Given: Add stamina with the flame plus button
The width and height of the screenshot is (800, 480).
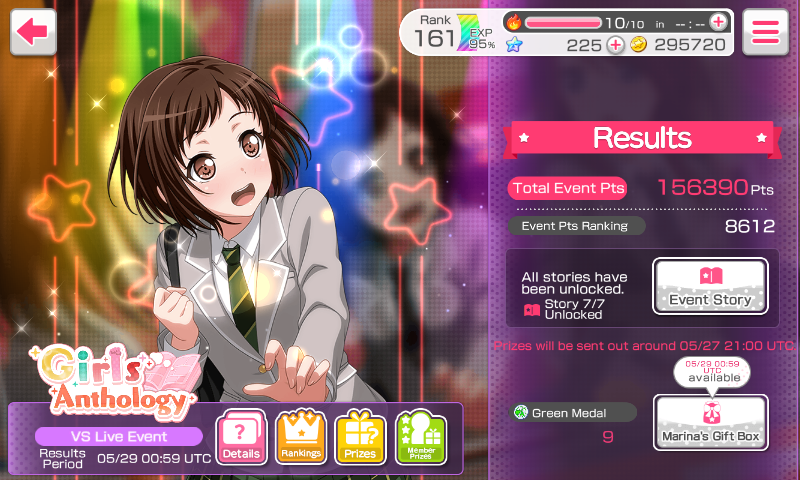Looking at the screenshot, I should 718,21.
